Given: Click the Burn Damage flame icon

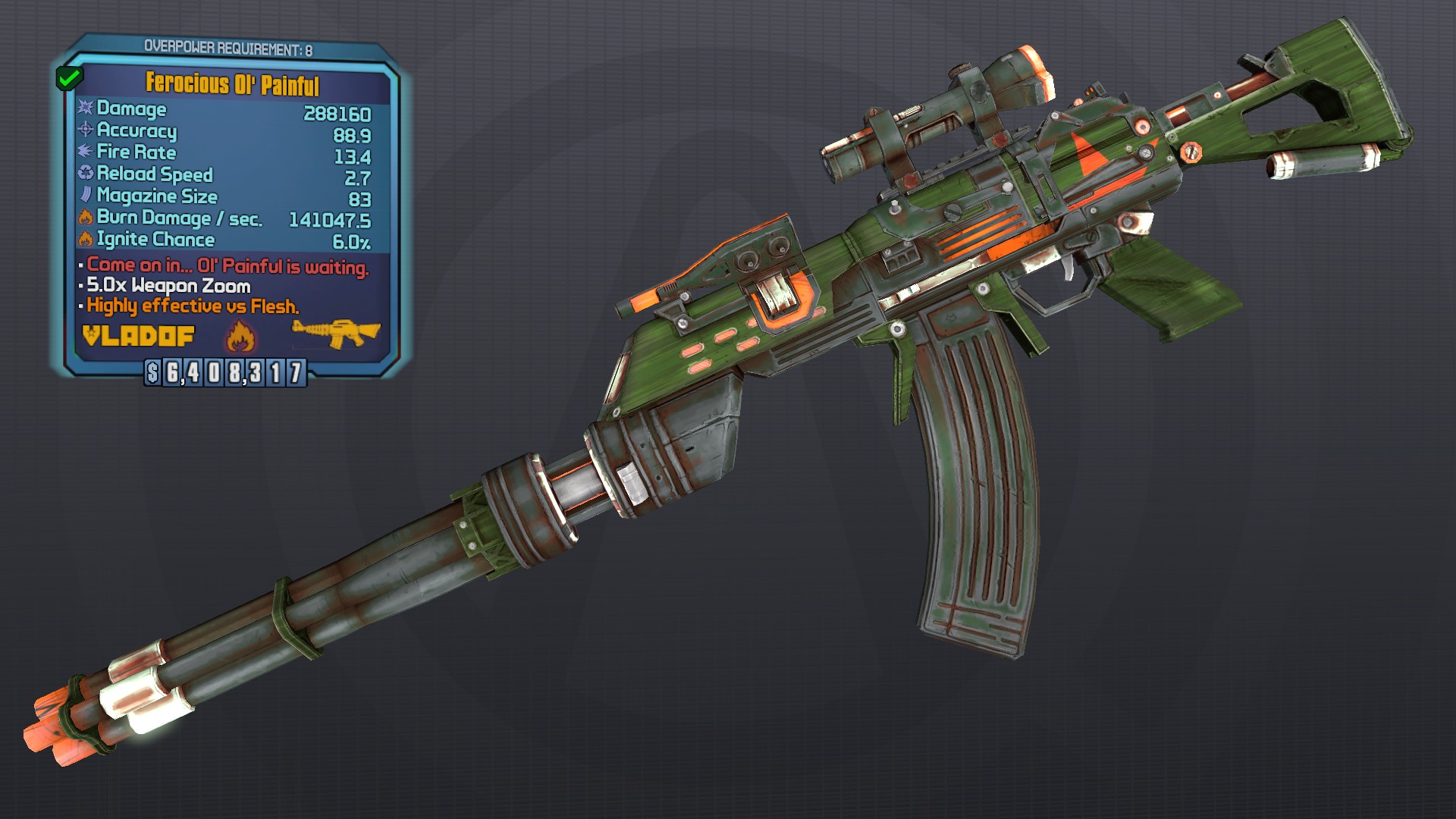Looking at the screenshot, I should pos(84,218).
